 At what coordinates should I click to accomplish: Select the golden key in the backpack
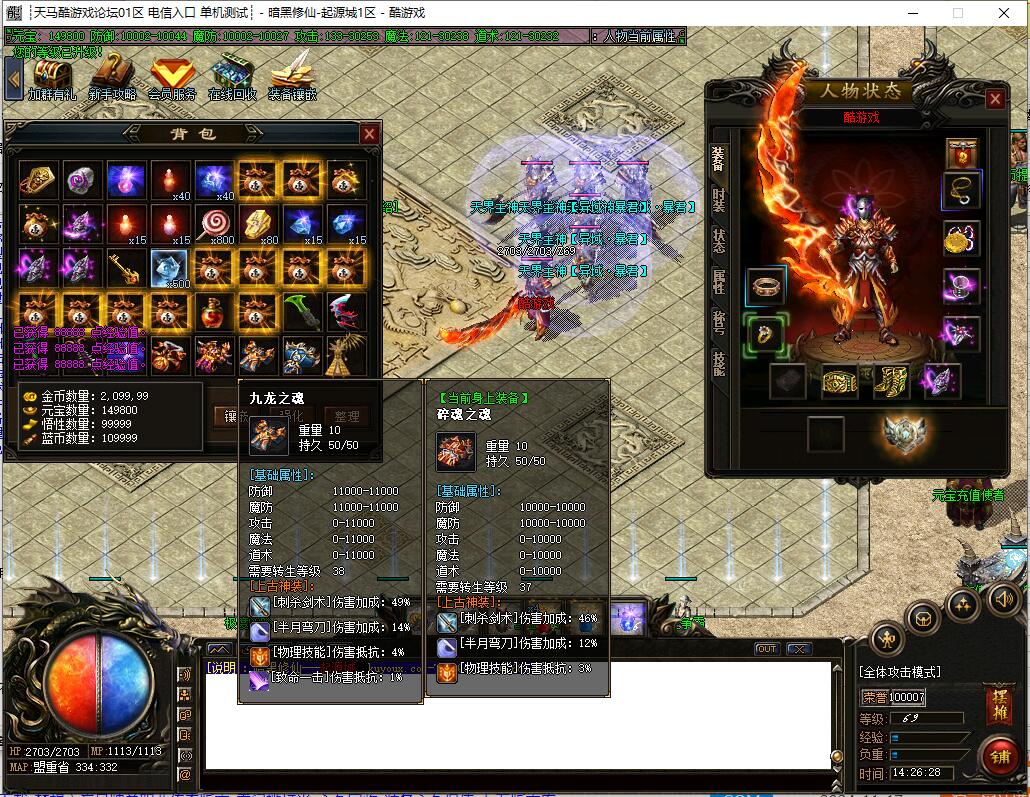[126, 267]
